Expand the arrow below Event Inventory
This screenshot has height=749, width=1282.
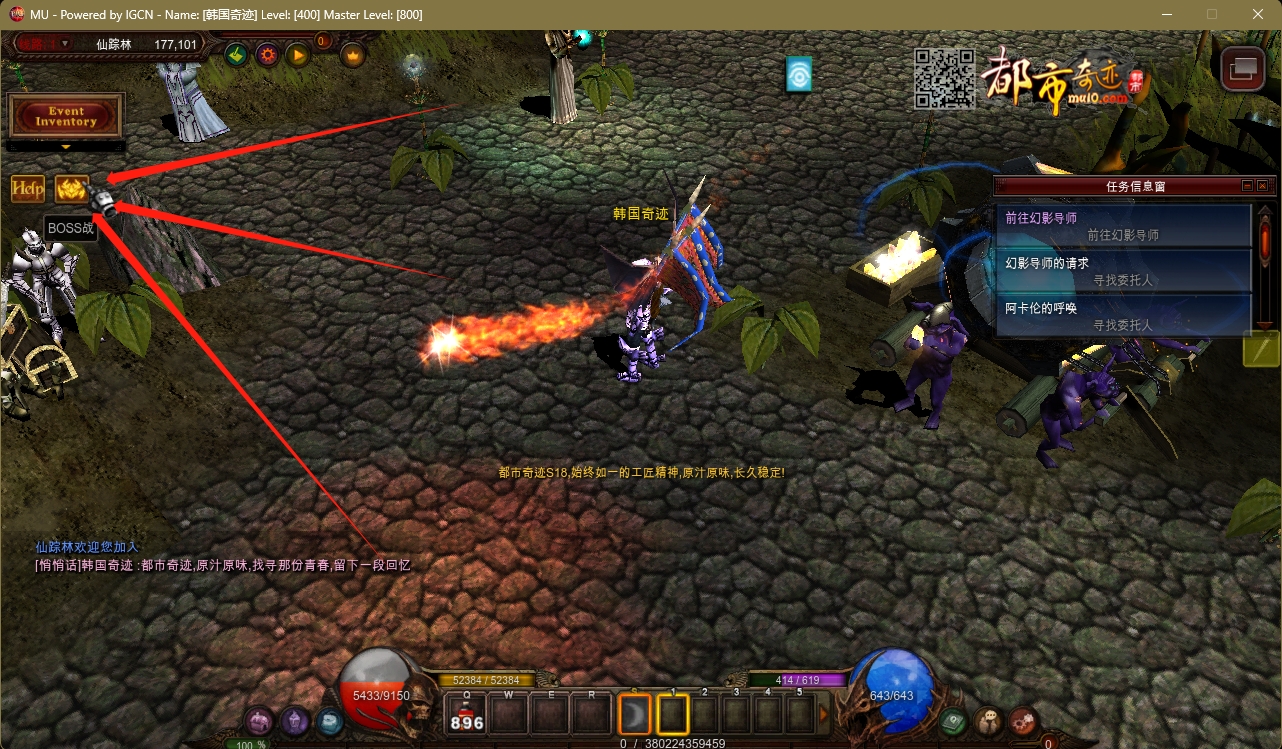(66, 147)
